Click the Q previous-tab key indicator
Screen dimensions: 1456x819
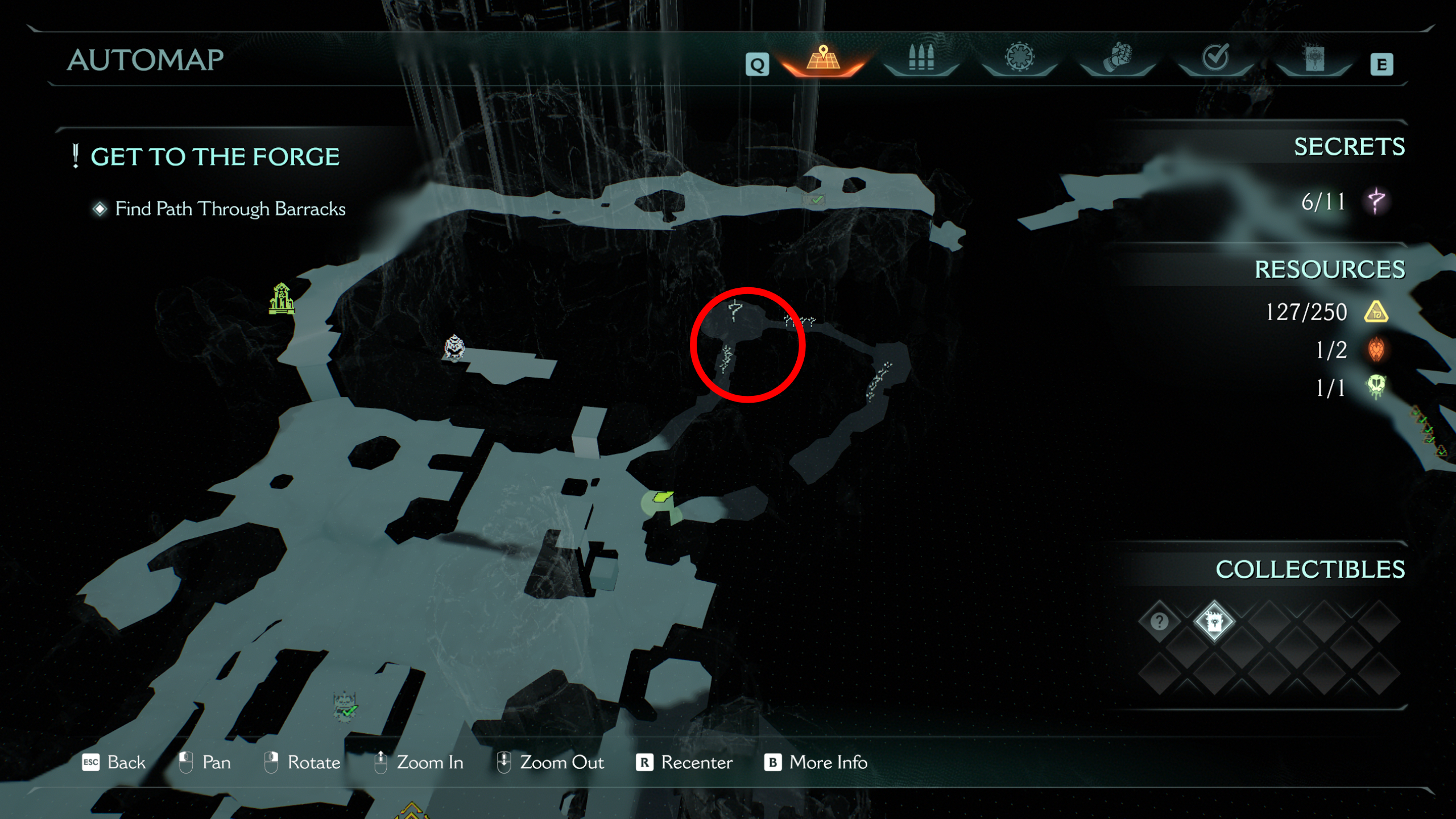tap(757, 64)
